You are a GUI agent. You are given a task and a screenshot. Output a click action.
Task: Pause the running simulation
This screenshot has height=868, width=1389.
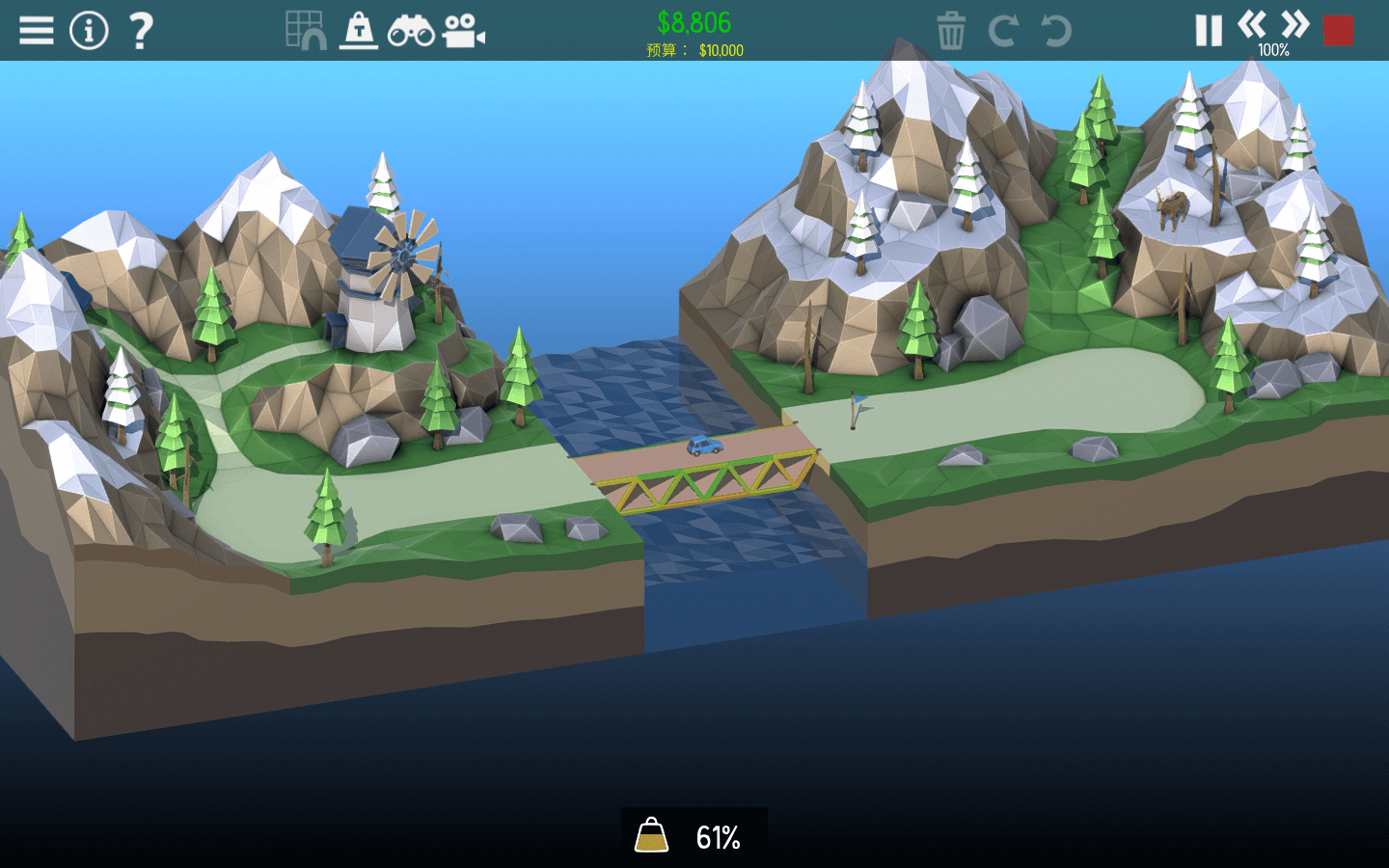[1207, 30]
